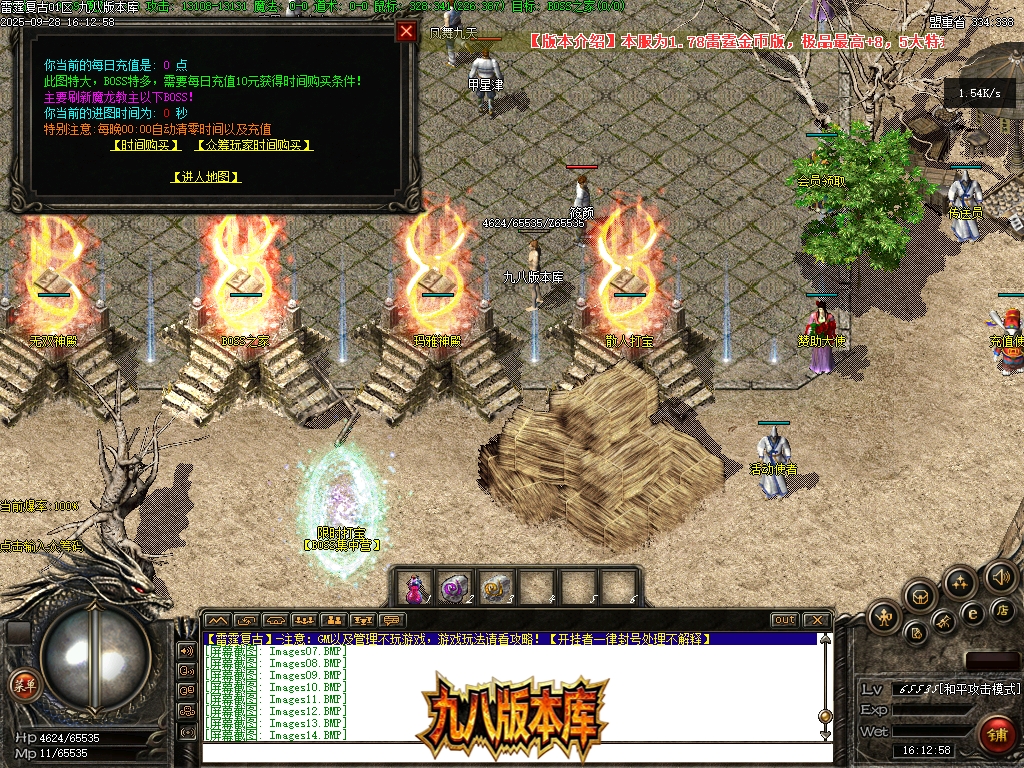
Task: Click the 'out' button on chat bar
Action: [x=785, y=620]
